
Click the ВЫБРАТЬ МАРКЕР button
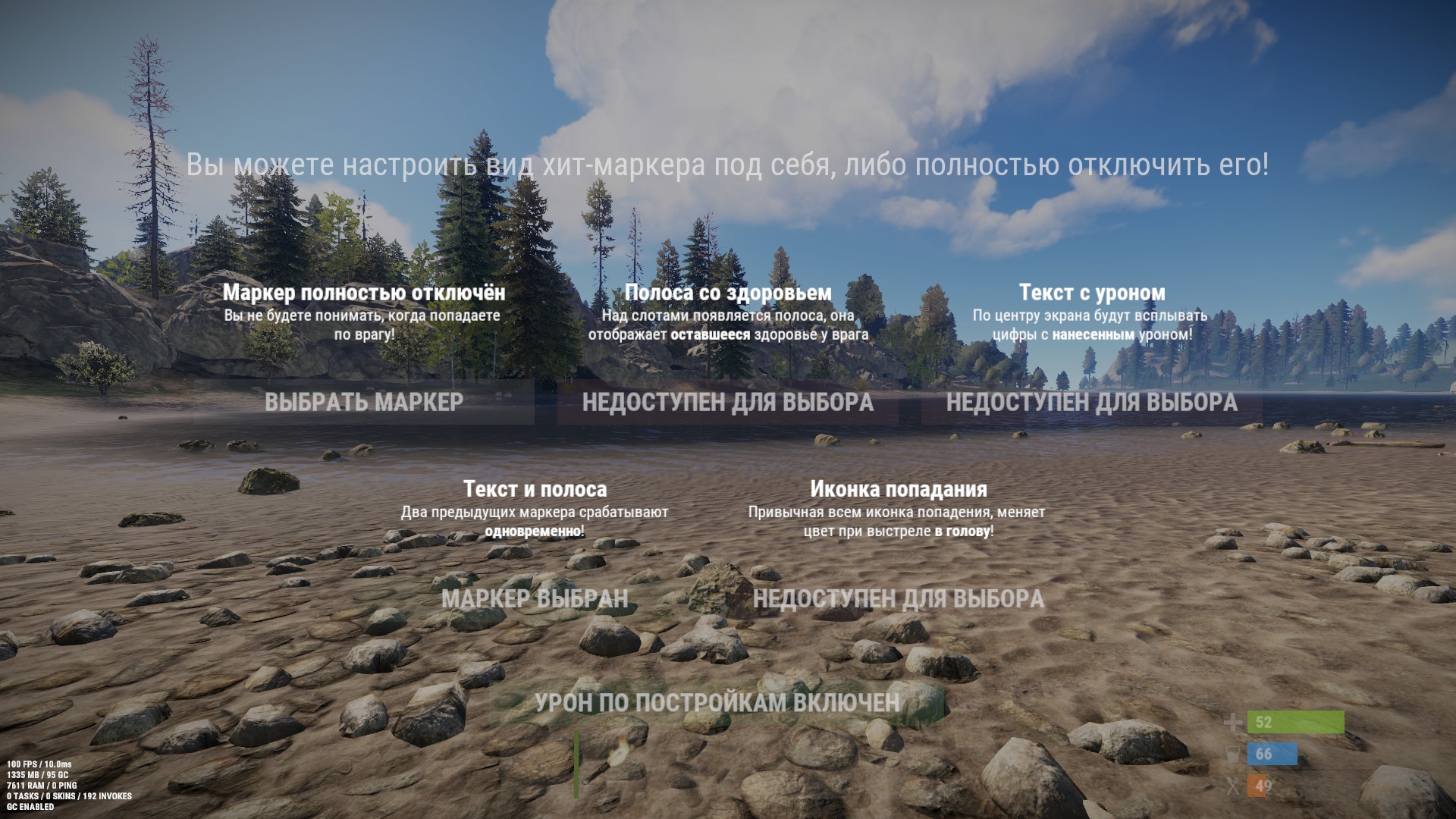364,402
